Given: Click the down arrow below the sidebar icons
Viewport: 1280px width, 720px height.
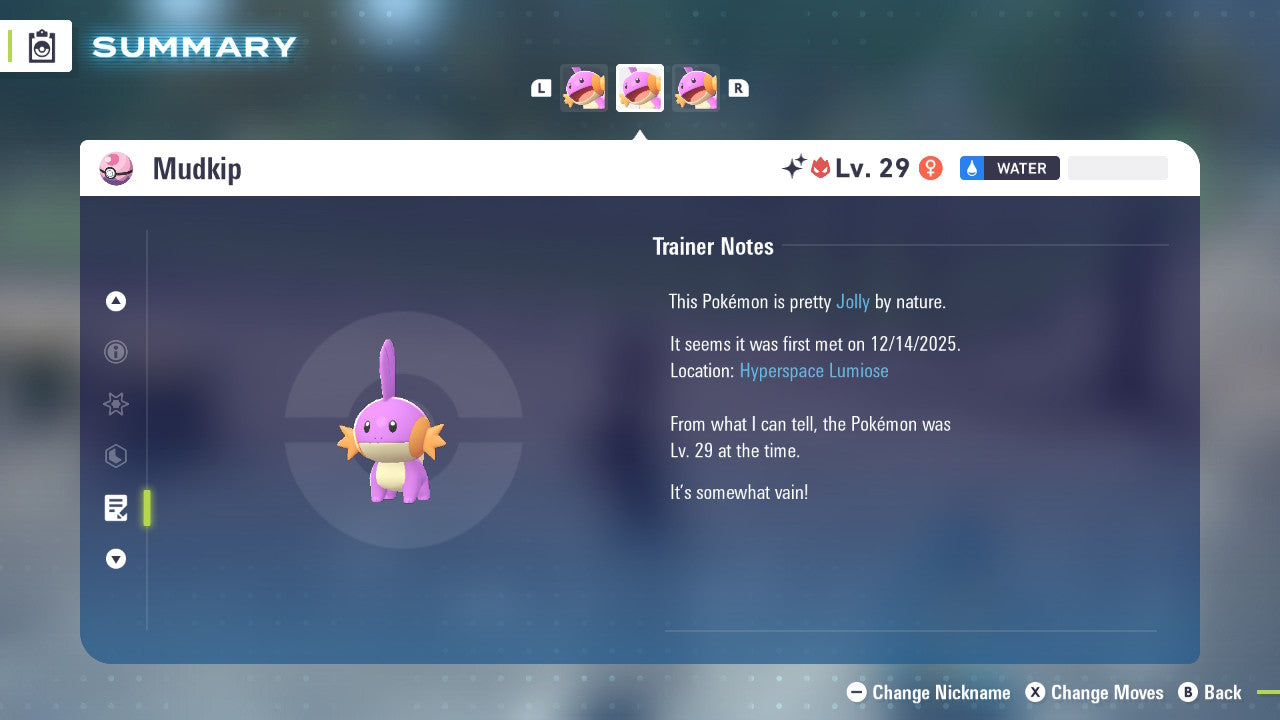Looking at the screenshot, I should [x=116, y=559].
